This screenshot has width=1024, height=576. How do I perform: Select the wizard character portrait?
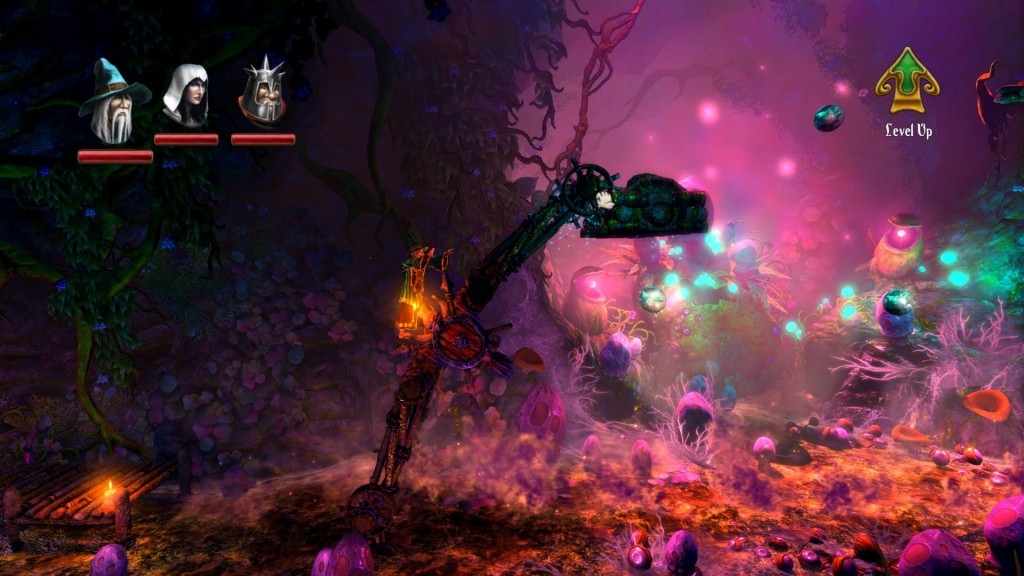pos(114,101)
